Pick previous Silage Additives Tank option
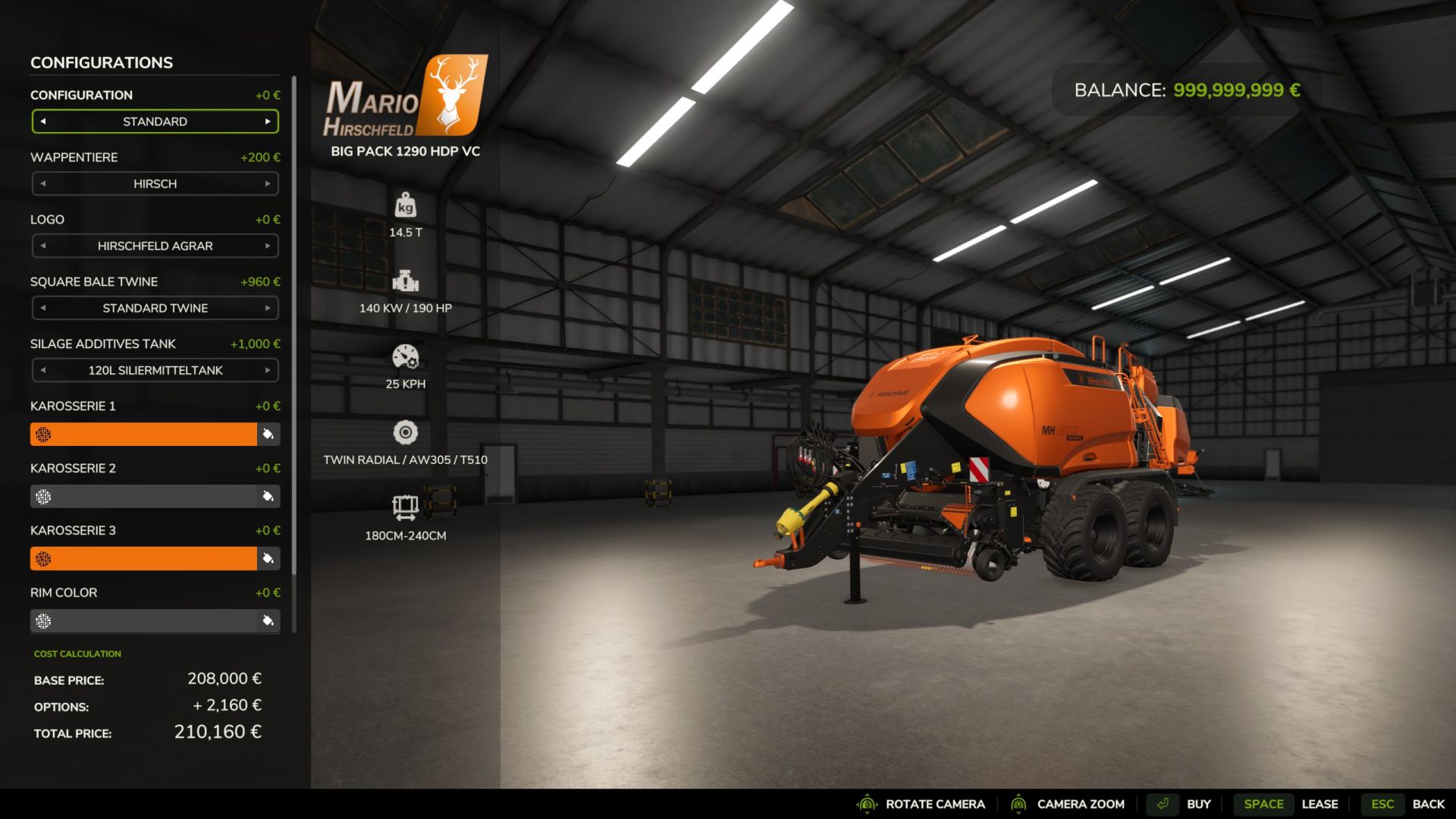The height and width of the screenshot is (819, 1456). (43, 370)
